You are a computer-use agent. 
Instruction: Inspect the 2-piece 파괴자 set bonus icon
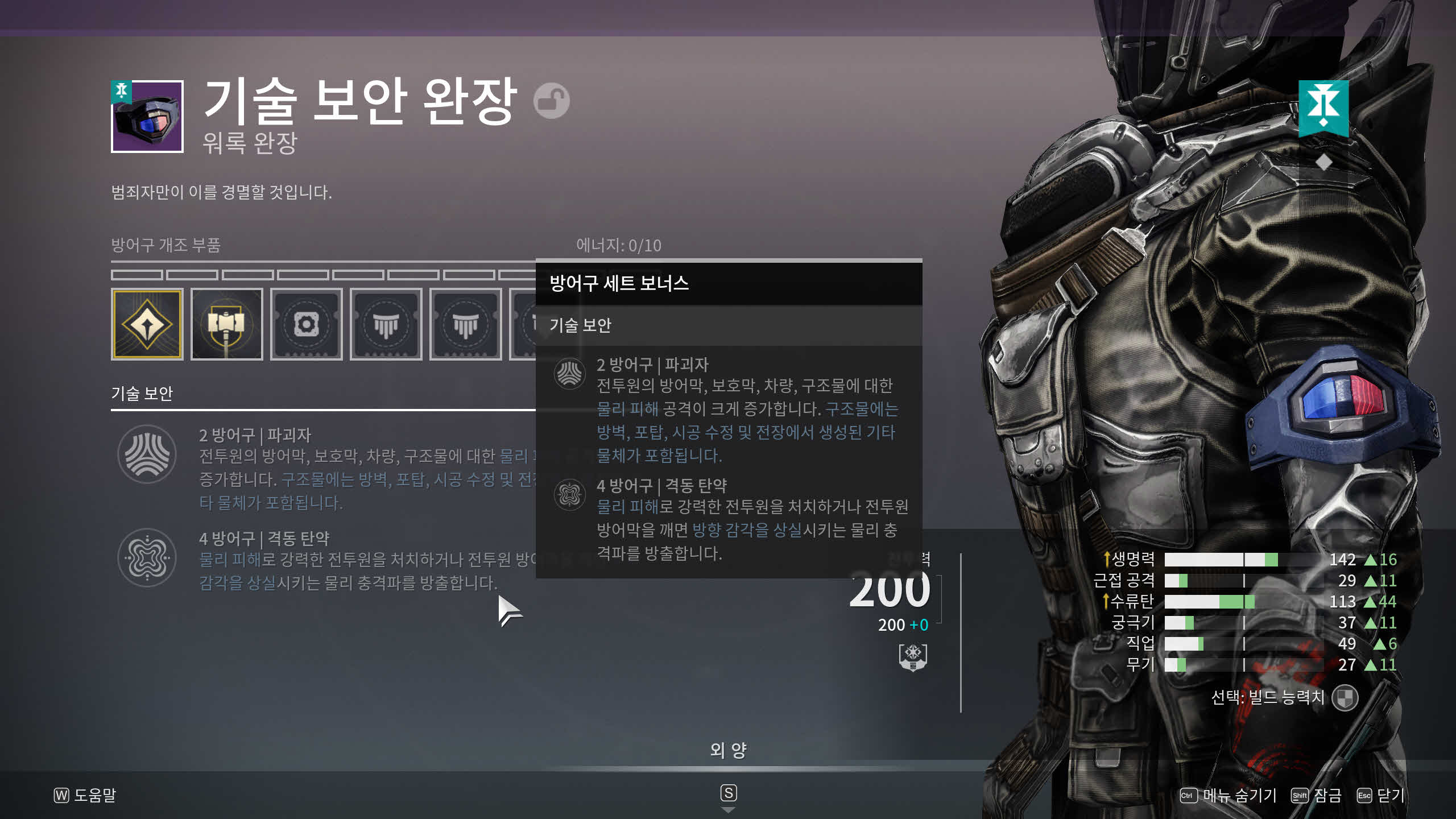(x=147, y=454)
